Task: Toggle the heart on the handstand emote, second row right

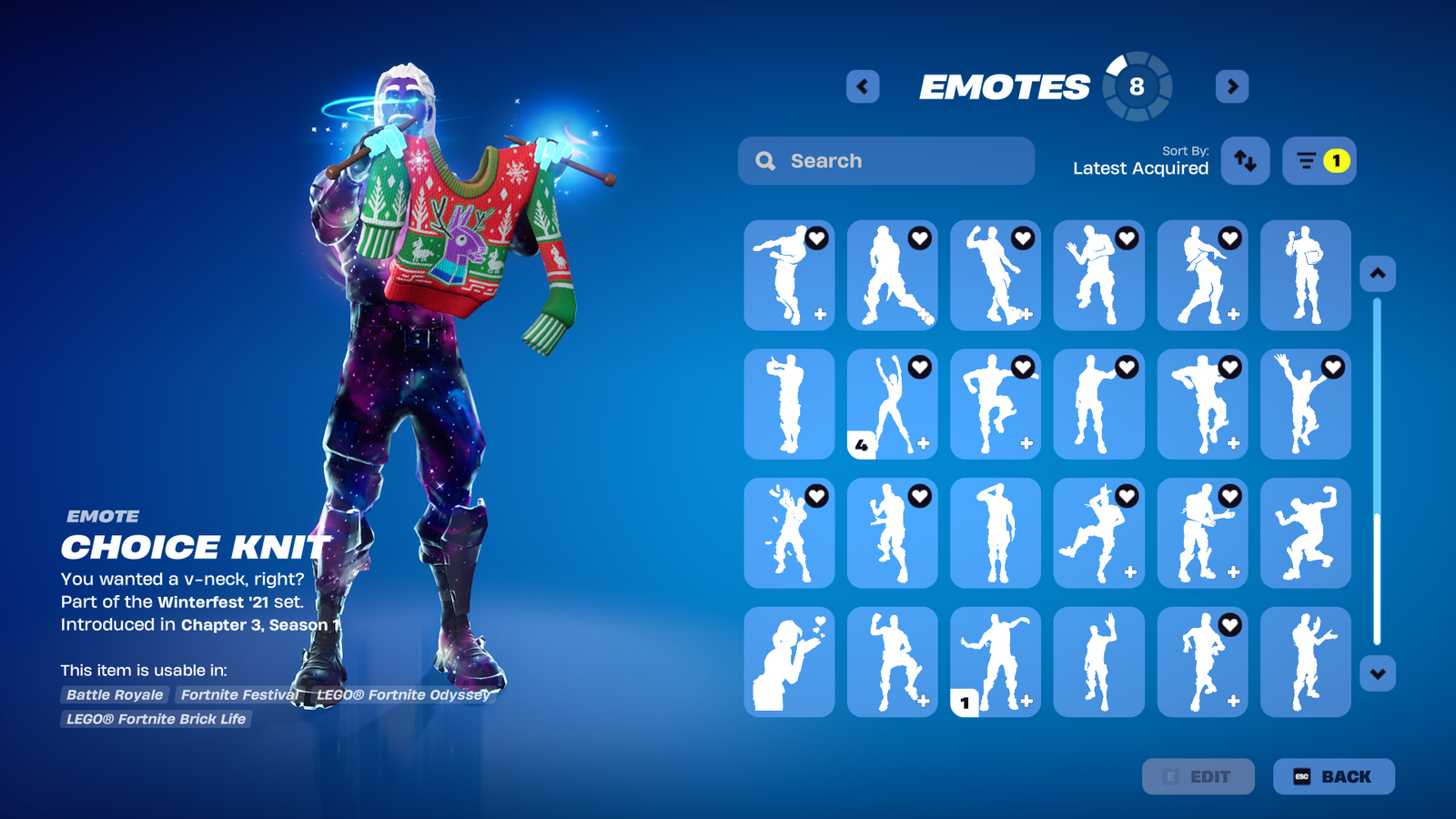Action: [1332, 368]
